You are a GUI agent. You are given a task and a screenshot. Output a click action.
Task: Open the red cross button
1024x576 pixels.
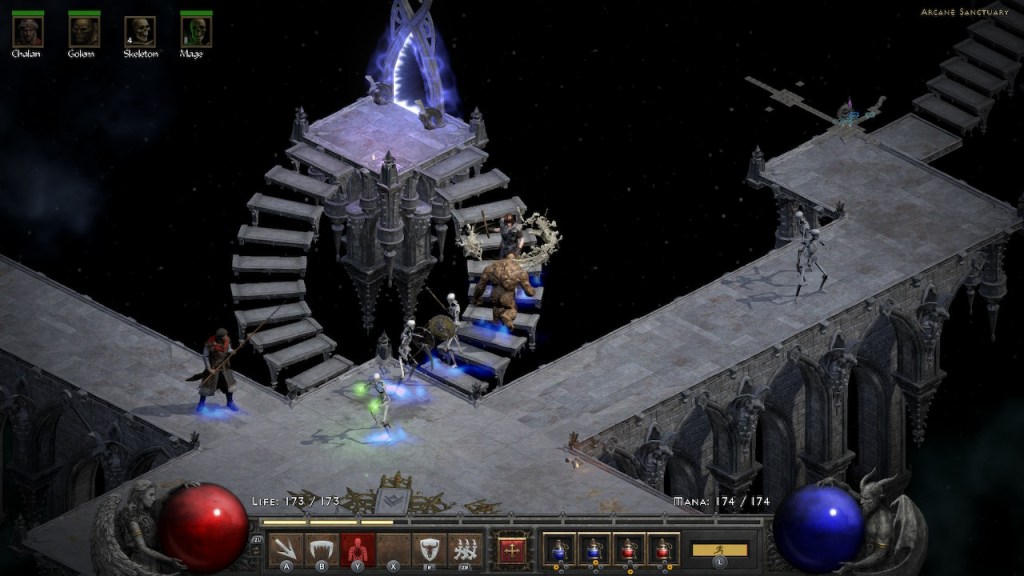(512, 549)
